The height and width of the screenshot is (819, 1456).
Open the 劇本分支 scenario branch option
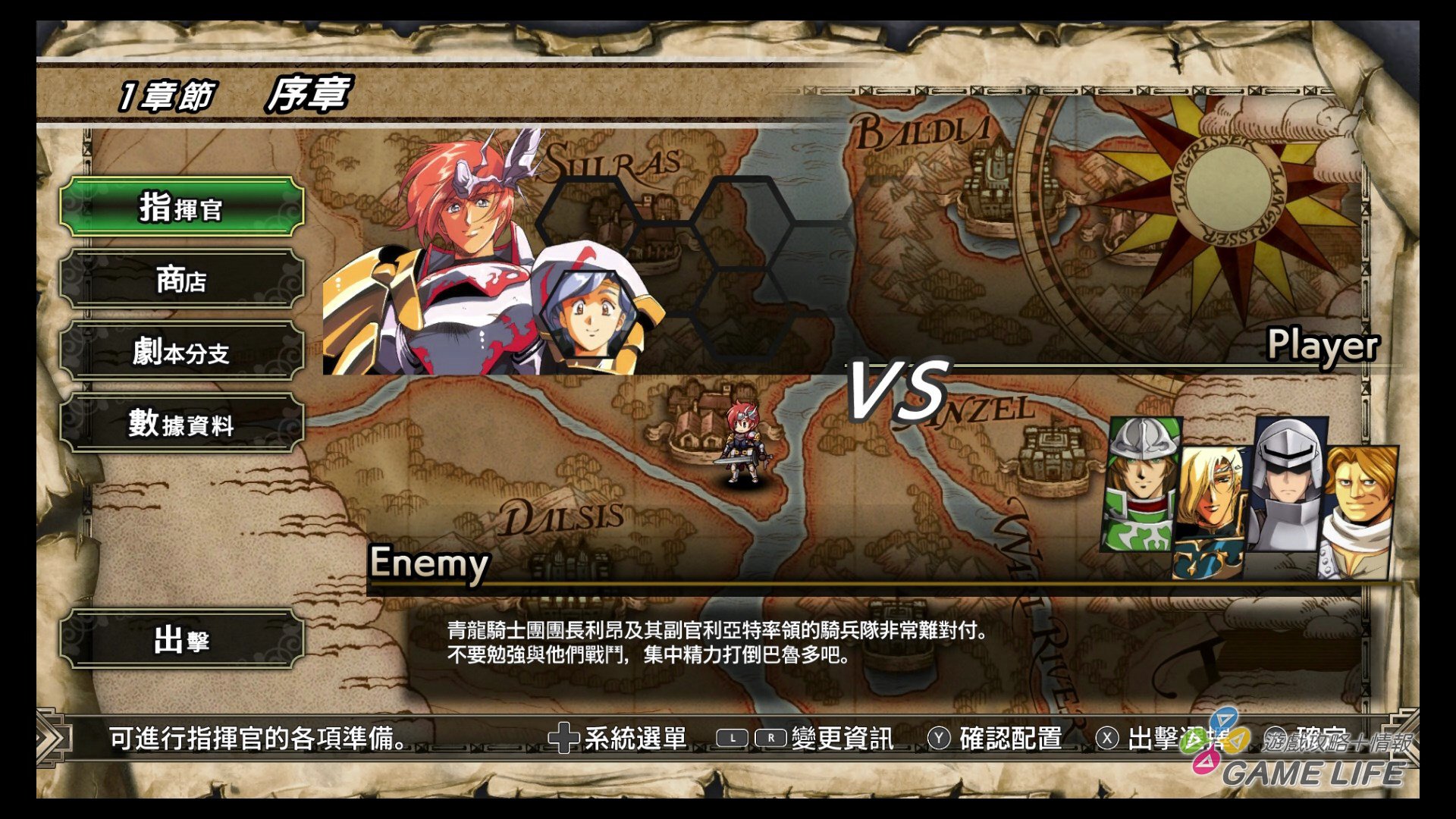182,353
